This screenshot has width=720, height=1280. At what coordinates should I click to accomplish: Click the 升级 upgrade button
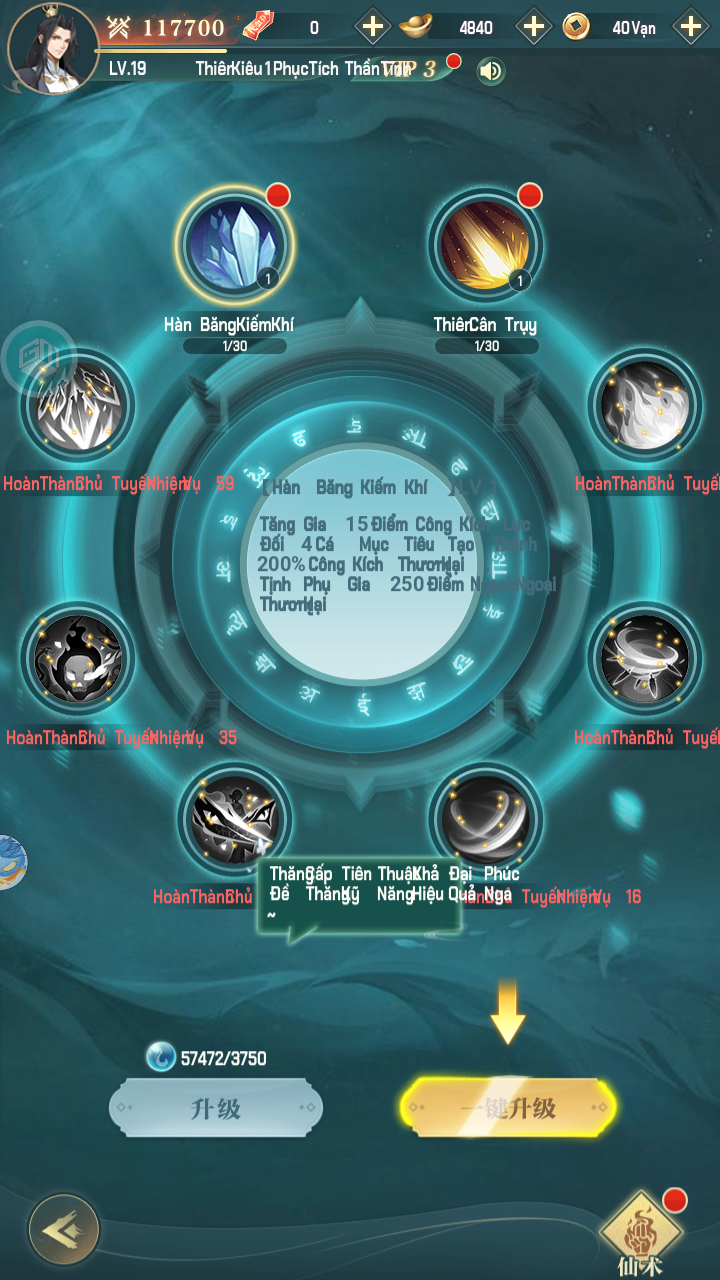(216, 1108)
